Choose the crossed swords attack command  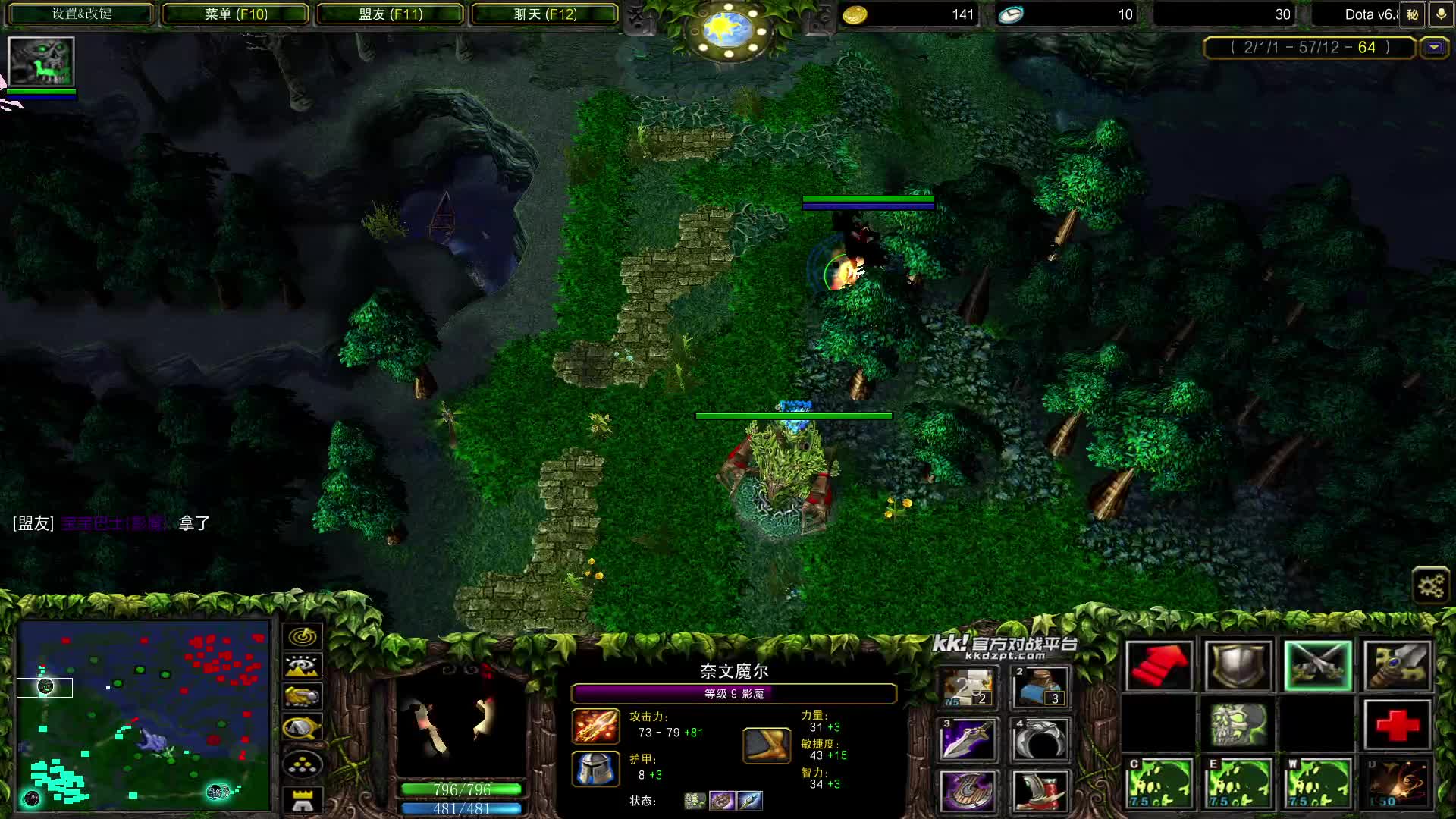pyautogui.click(x=1317, y=666)
